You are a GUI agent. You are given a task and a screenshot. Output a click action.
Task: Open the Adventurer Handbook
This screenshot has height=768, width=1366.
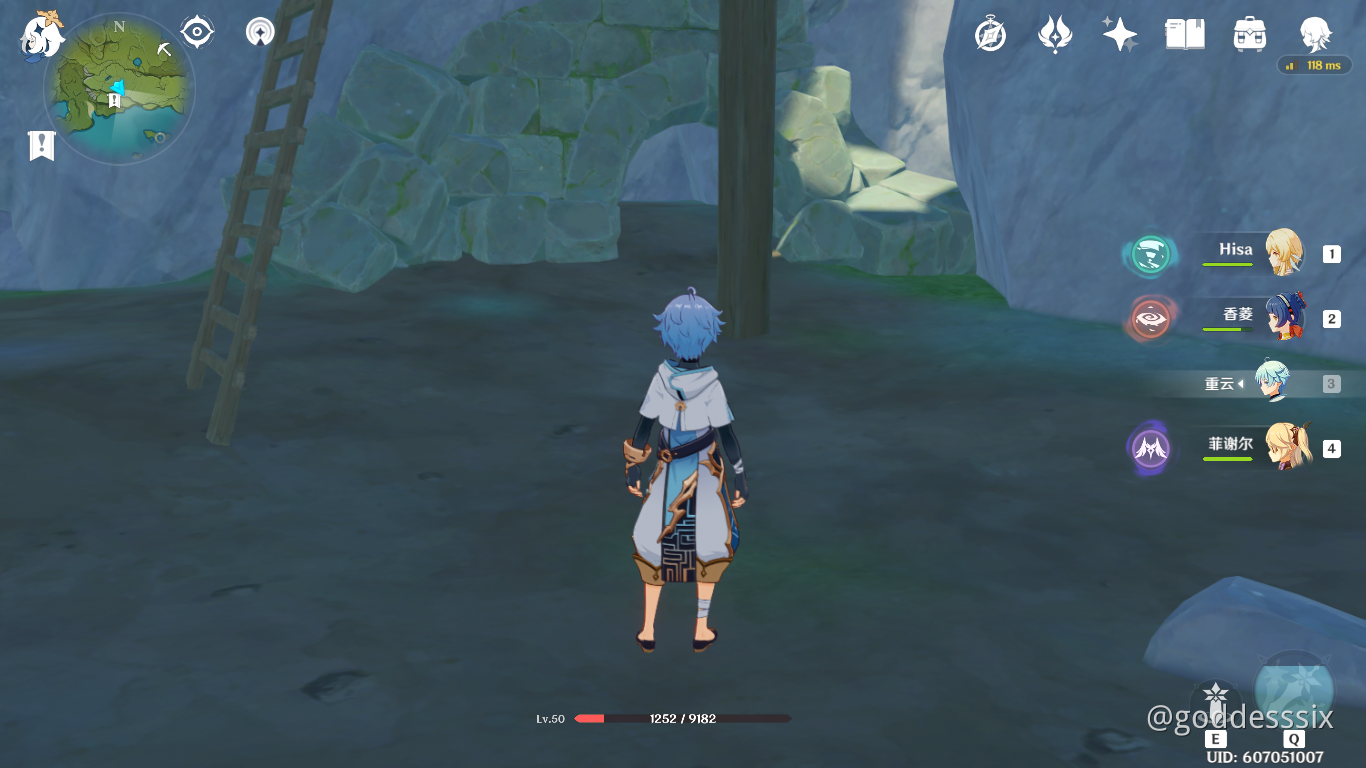(x=1184, y=33)
